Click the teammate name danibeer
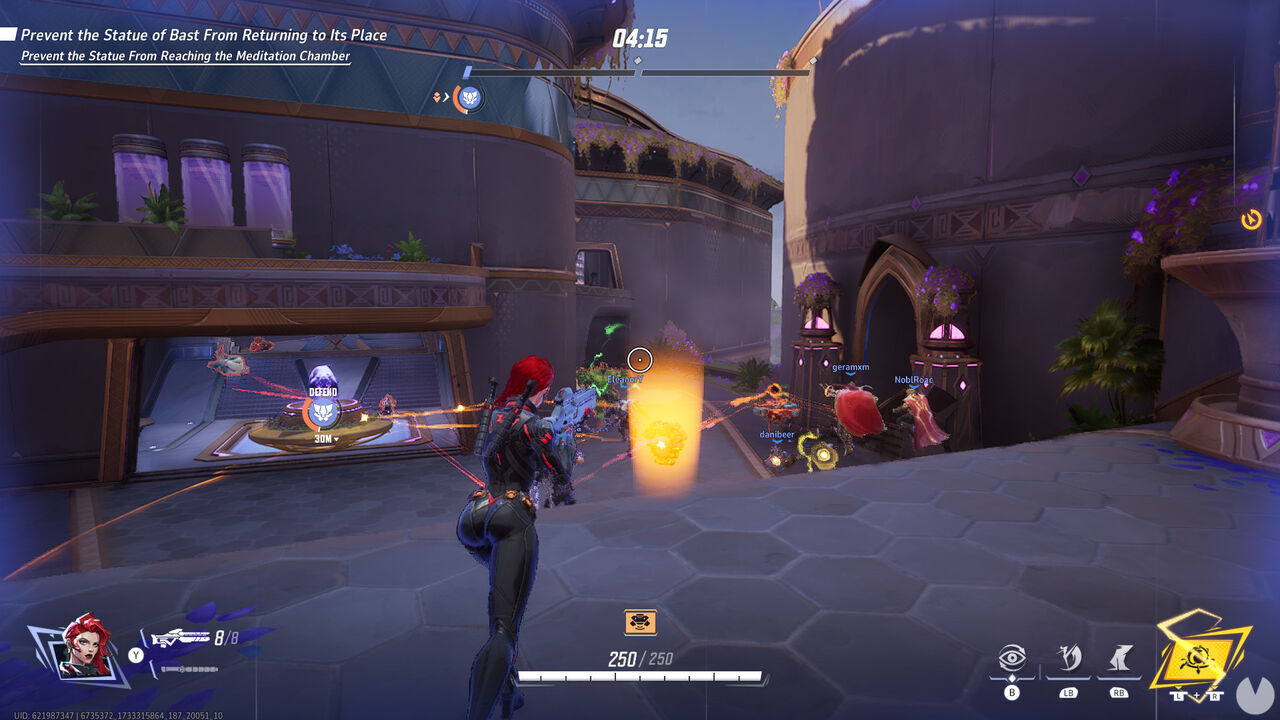The height and width of the screenshot is (720, 1280). click(778, 434)
